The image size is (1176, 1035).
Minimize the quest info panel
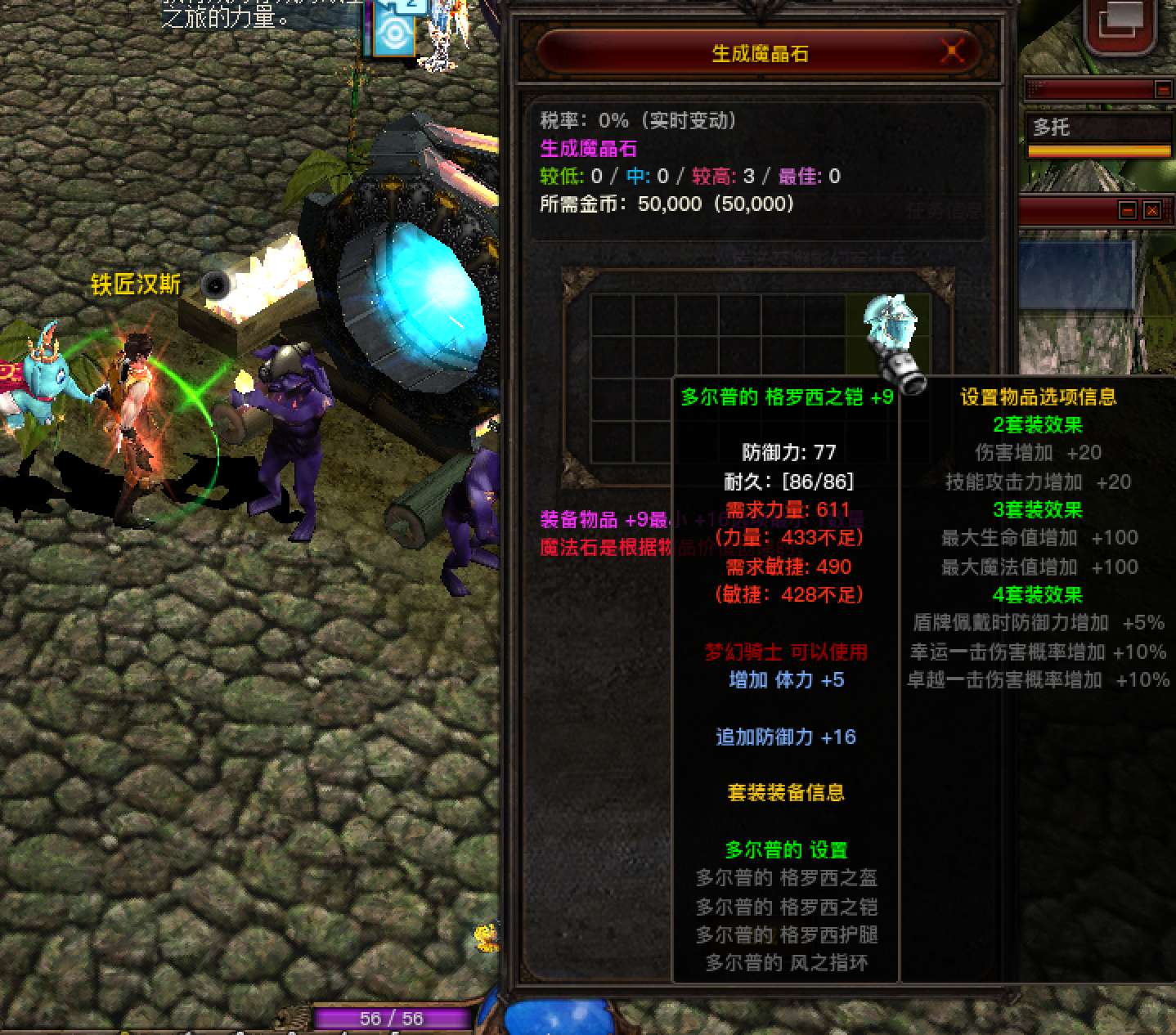pyautogui.click(x=1129, y=211)
